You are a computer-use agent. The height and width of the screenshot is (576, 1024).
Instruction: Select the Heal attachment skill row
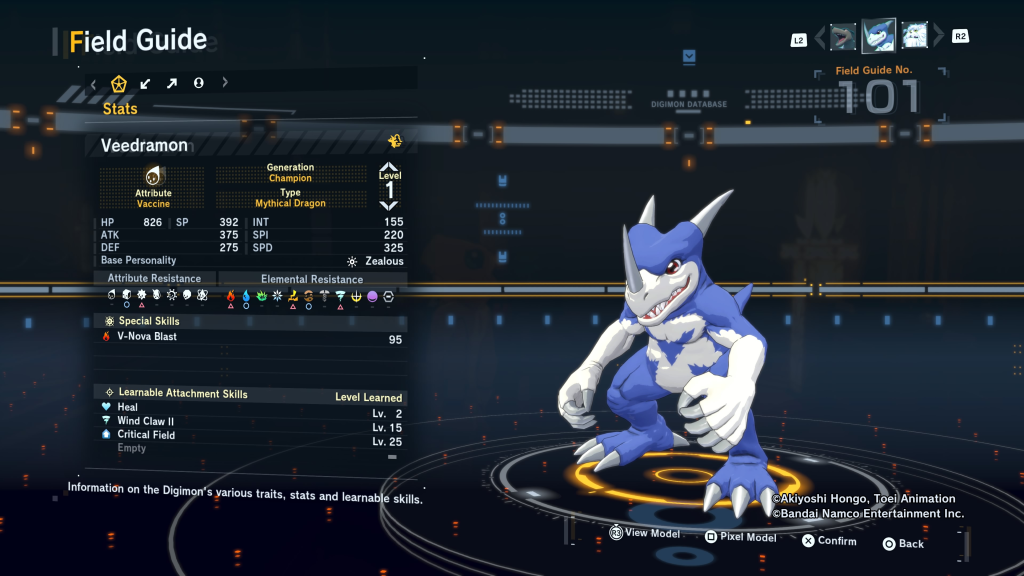tap(250, 408)
